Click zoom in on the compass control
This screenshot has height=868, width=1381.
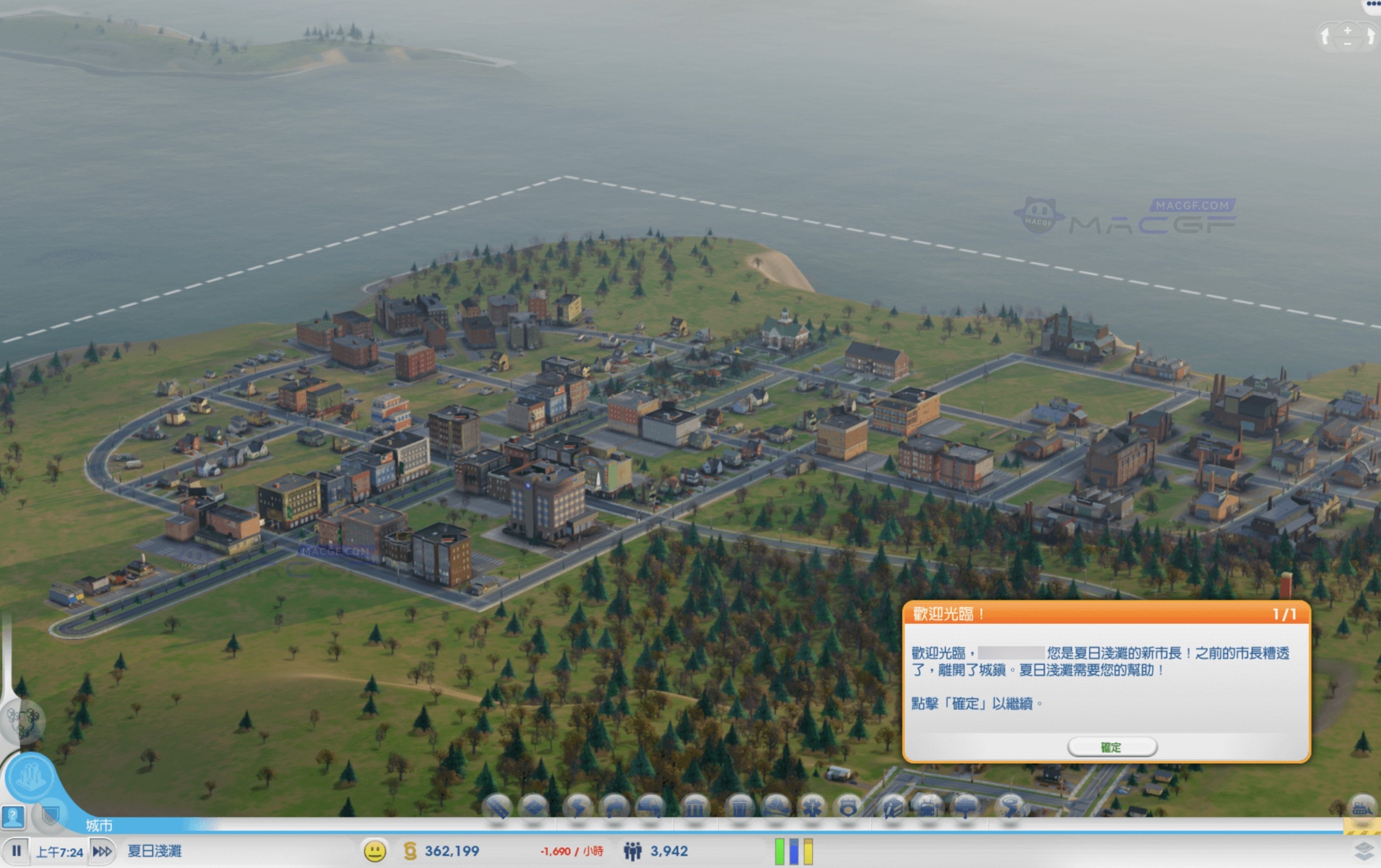[x=1346, y=31]
